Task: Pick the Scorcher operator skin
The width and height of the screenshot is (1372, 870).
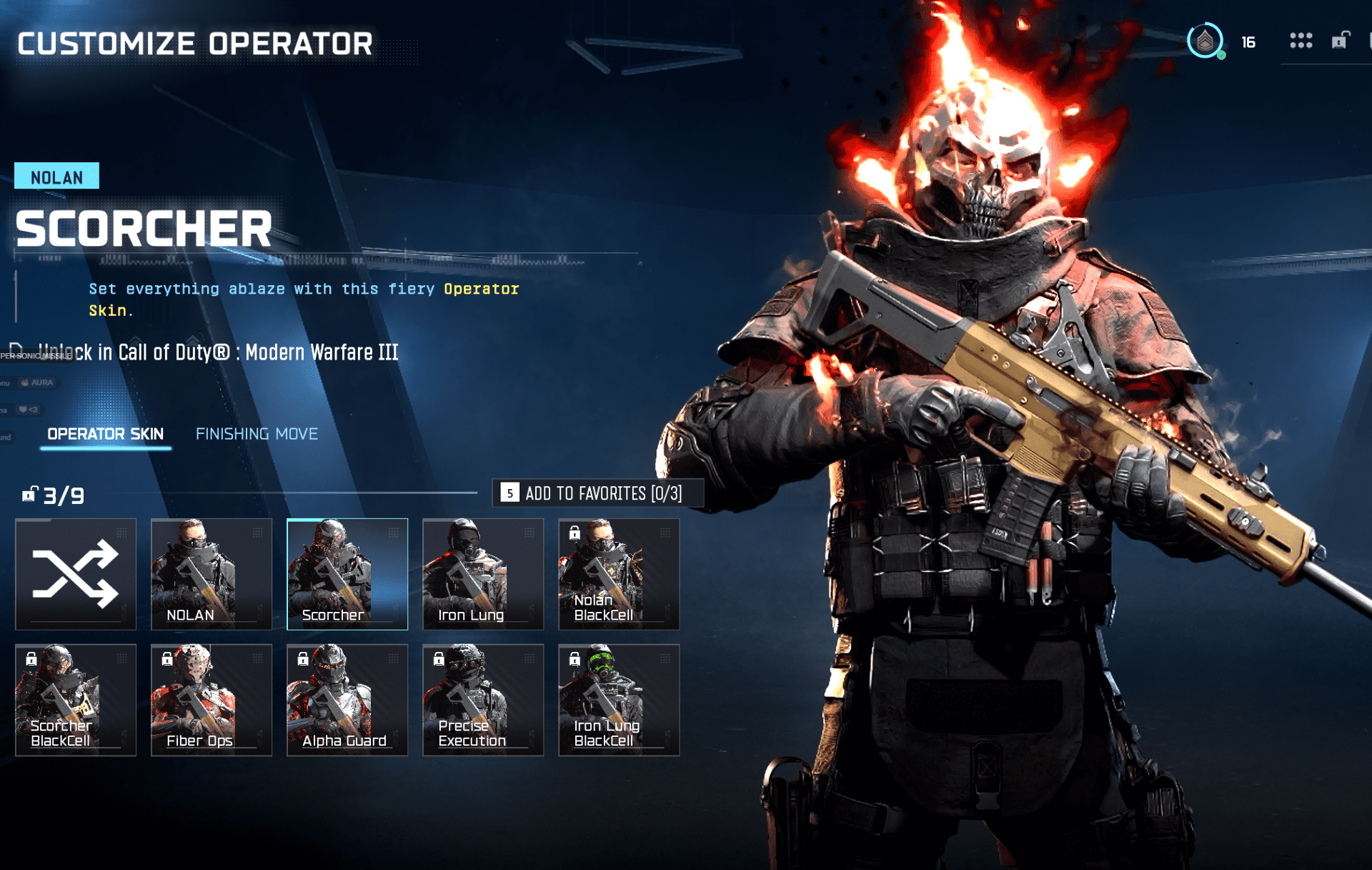Action: (x=347, y=574)
